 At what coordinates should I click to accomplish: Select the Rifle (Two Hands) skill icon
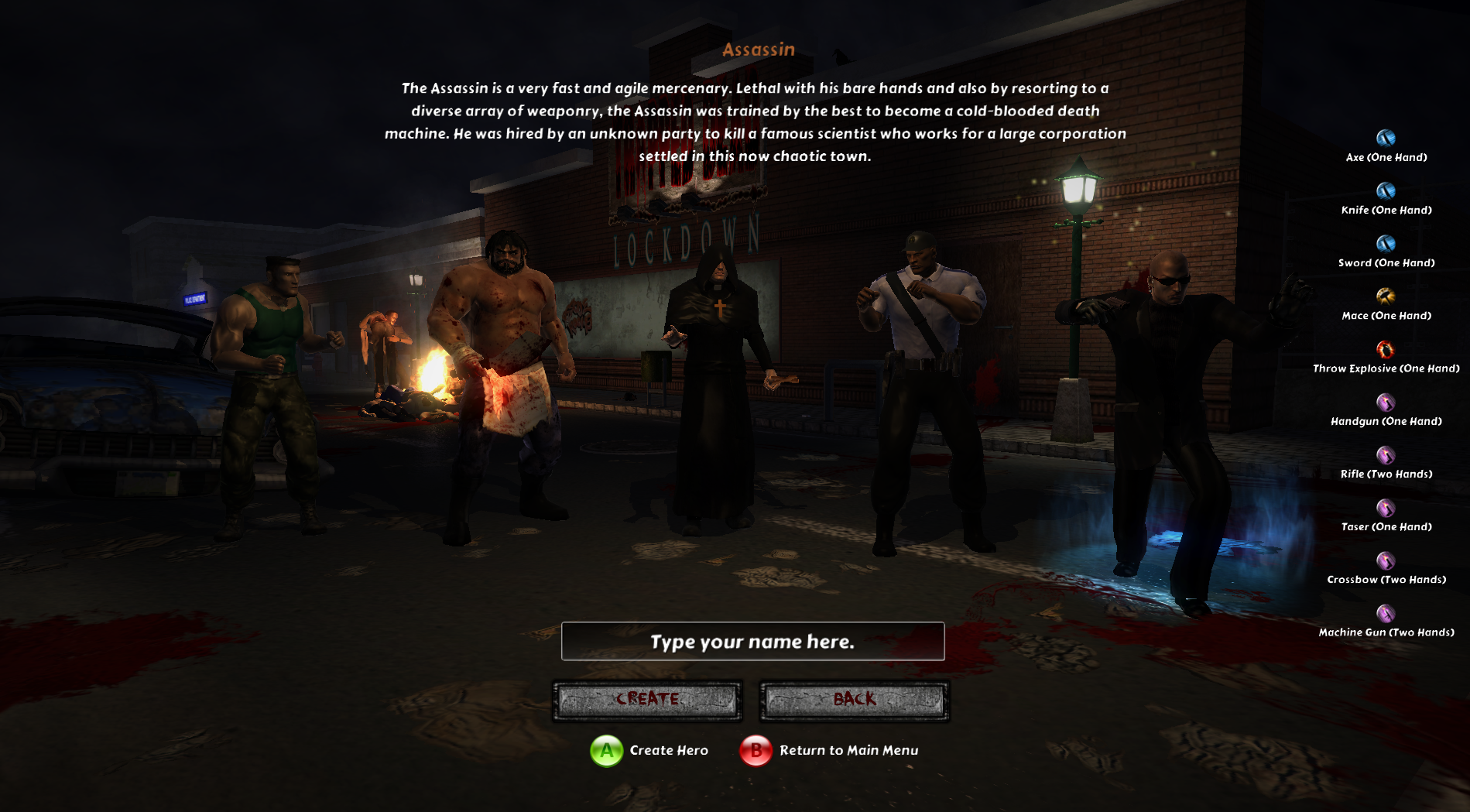click(x=1386, y=455)
